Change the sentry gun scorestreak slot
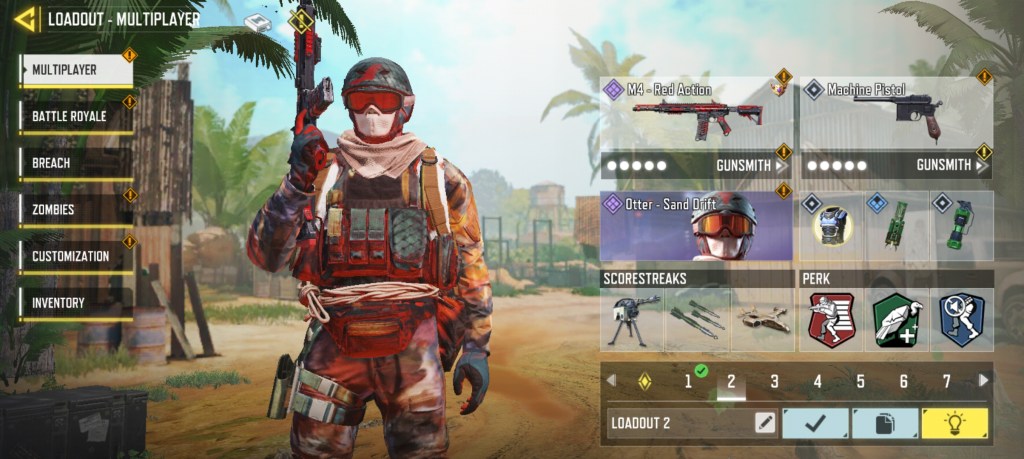Screen dimensions: 1024x459 (x=633, y=320)
